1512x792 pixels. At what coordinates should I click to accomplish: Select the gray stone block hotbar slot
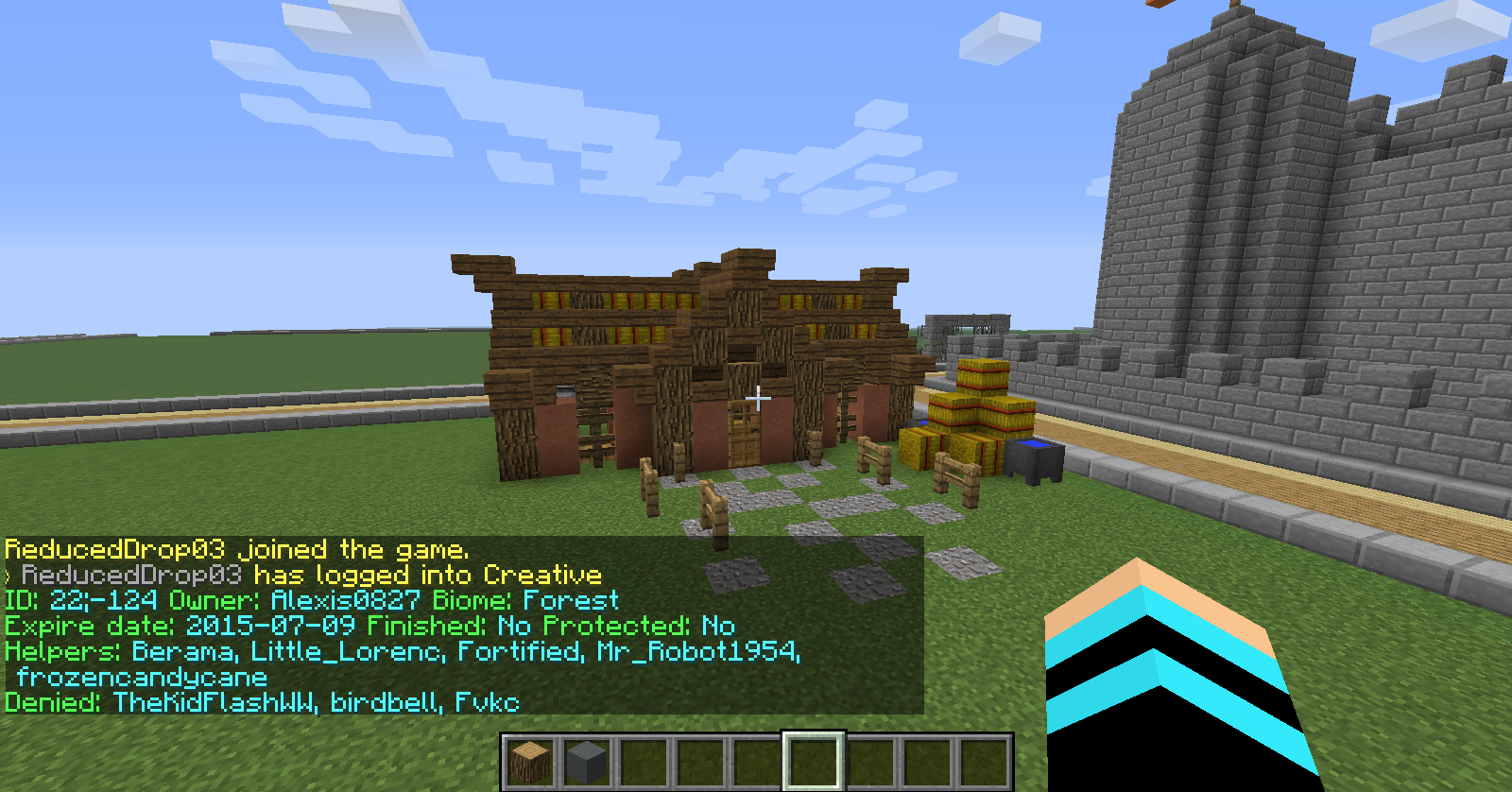586,762
